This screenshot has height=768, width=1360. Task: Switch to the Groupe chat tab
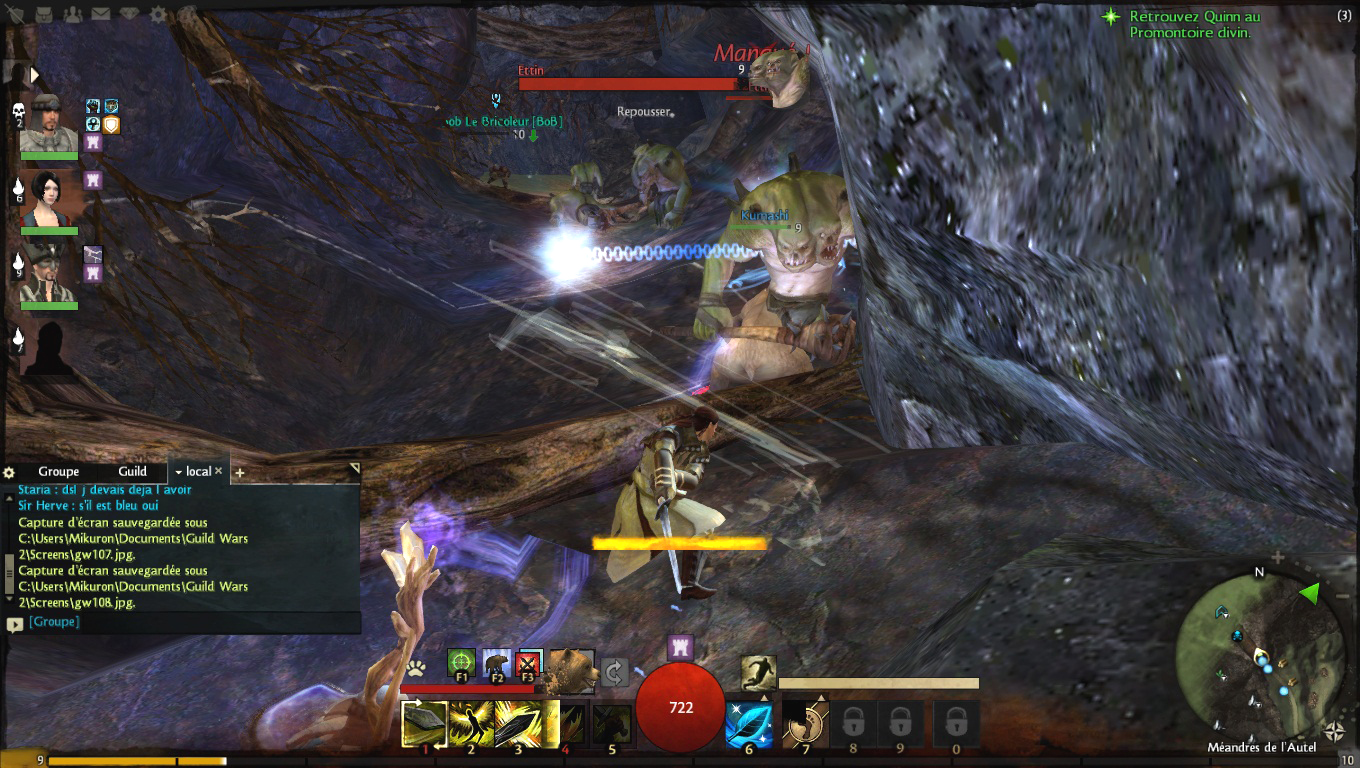59,471
